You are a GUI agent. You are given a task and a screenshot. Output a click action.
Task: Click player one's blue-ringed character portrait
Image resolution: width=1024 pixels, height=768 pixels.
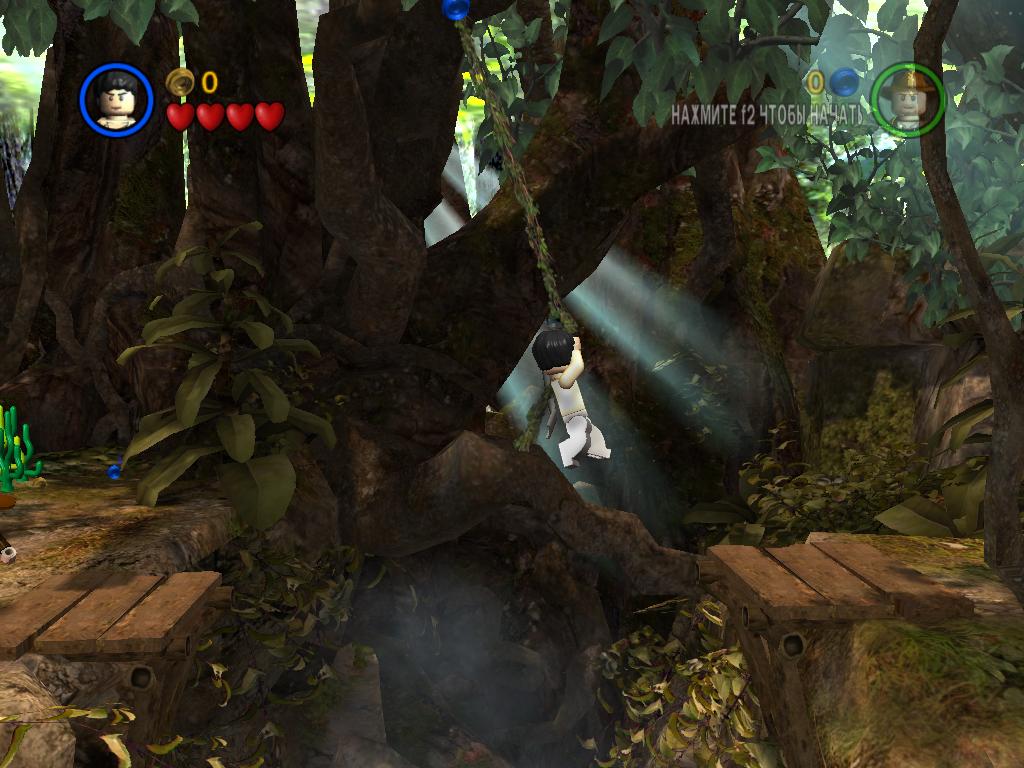pyautogui.click(x=116, y=99)
